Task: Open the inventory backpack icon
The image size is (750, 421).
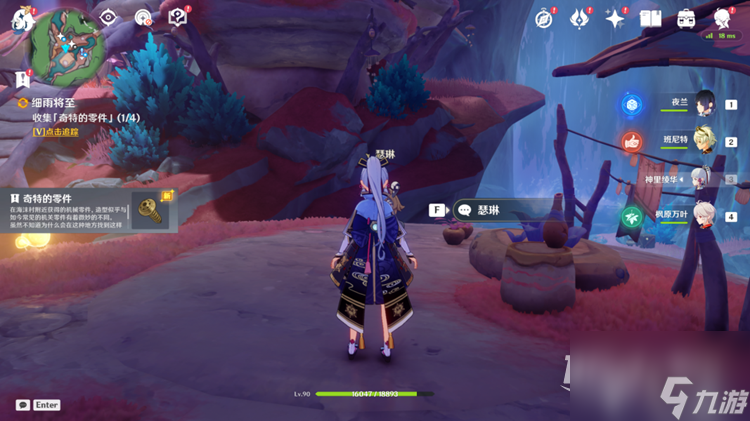Action: (686, 18)
